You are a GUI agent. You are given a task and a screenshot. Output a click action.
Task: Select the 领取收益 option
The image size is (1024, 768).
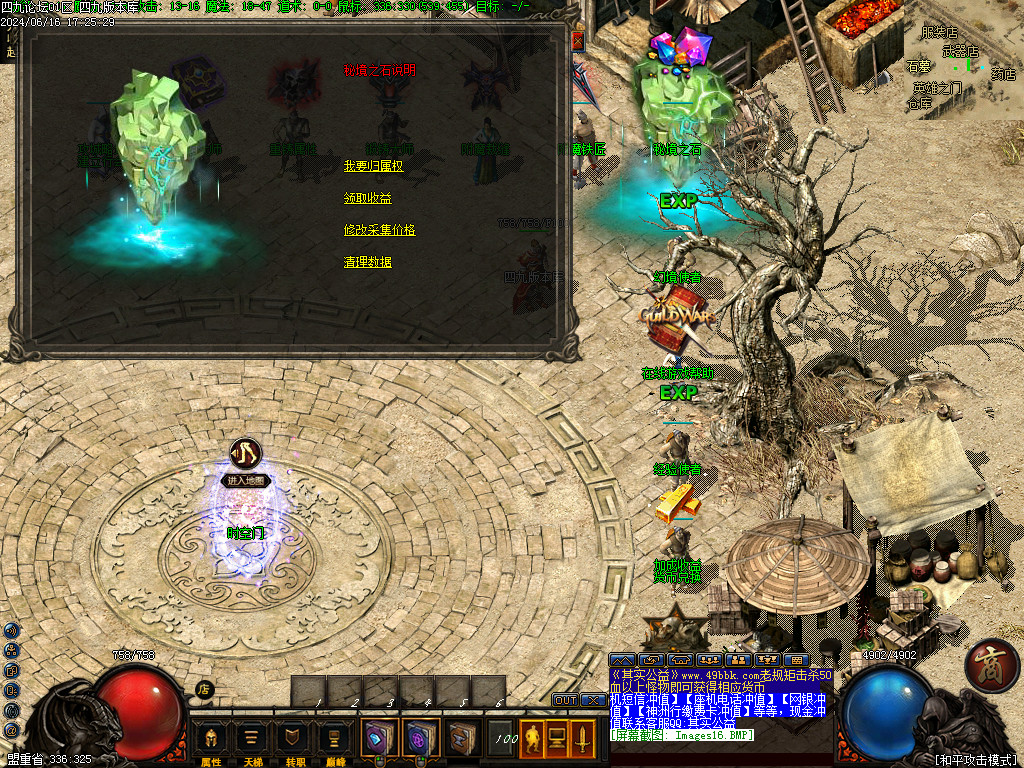367,198
